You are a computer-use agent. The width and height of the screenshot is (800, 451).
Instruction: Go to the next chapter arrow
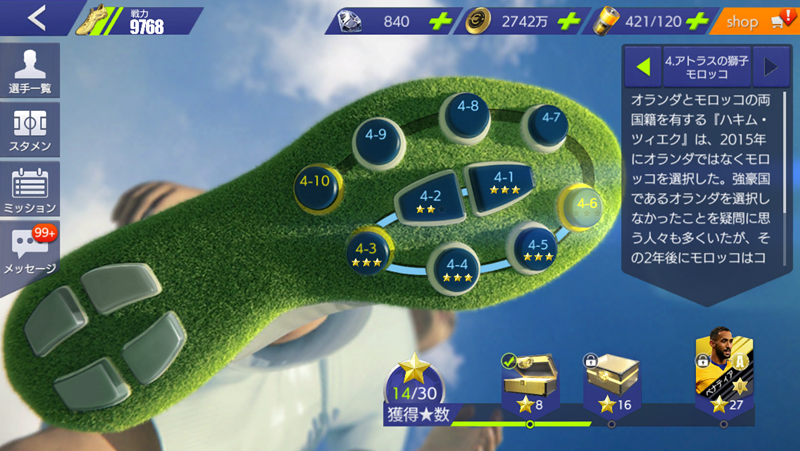point(770,67)
